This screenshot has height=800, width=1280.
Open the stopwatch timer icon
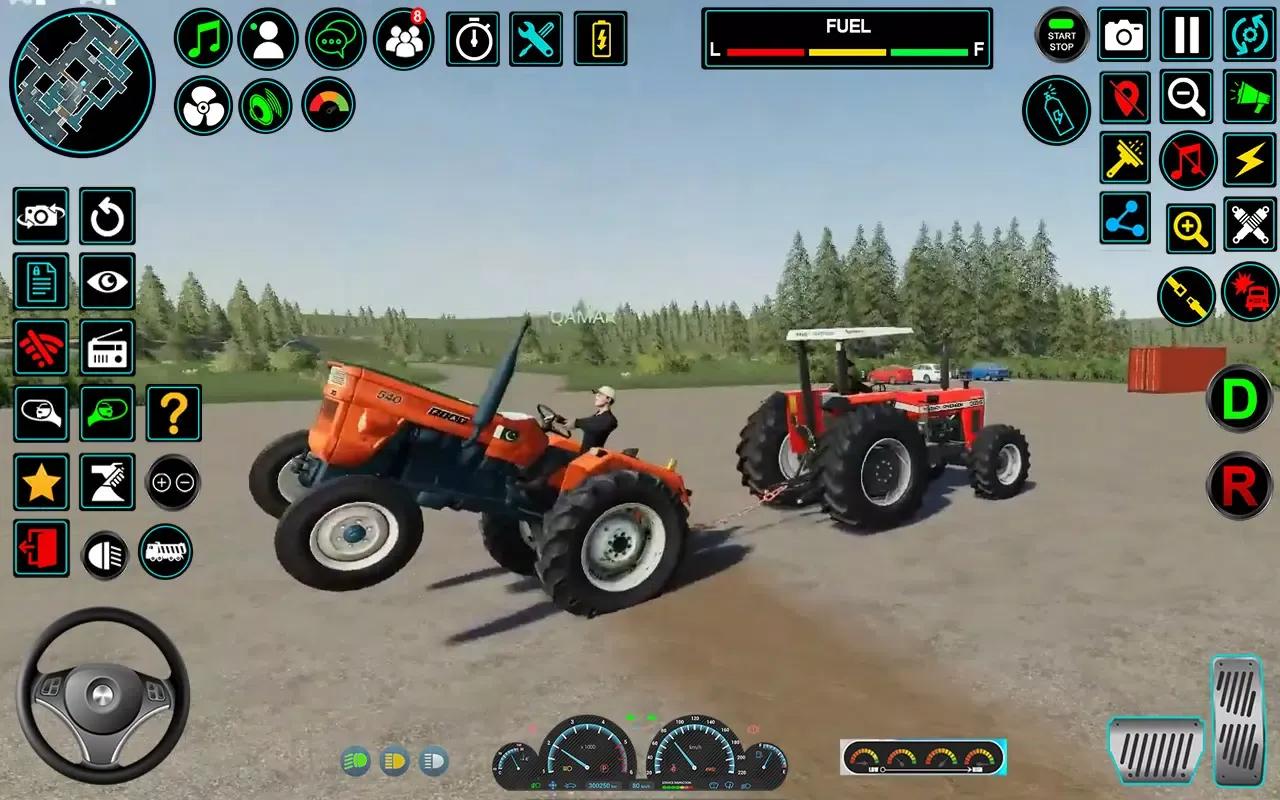pos(472,40)
